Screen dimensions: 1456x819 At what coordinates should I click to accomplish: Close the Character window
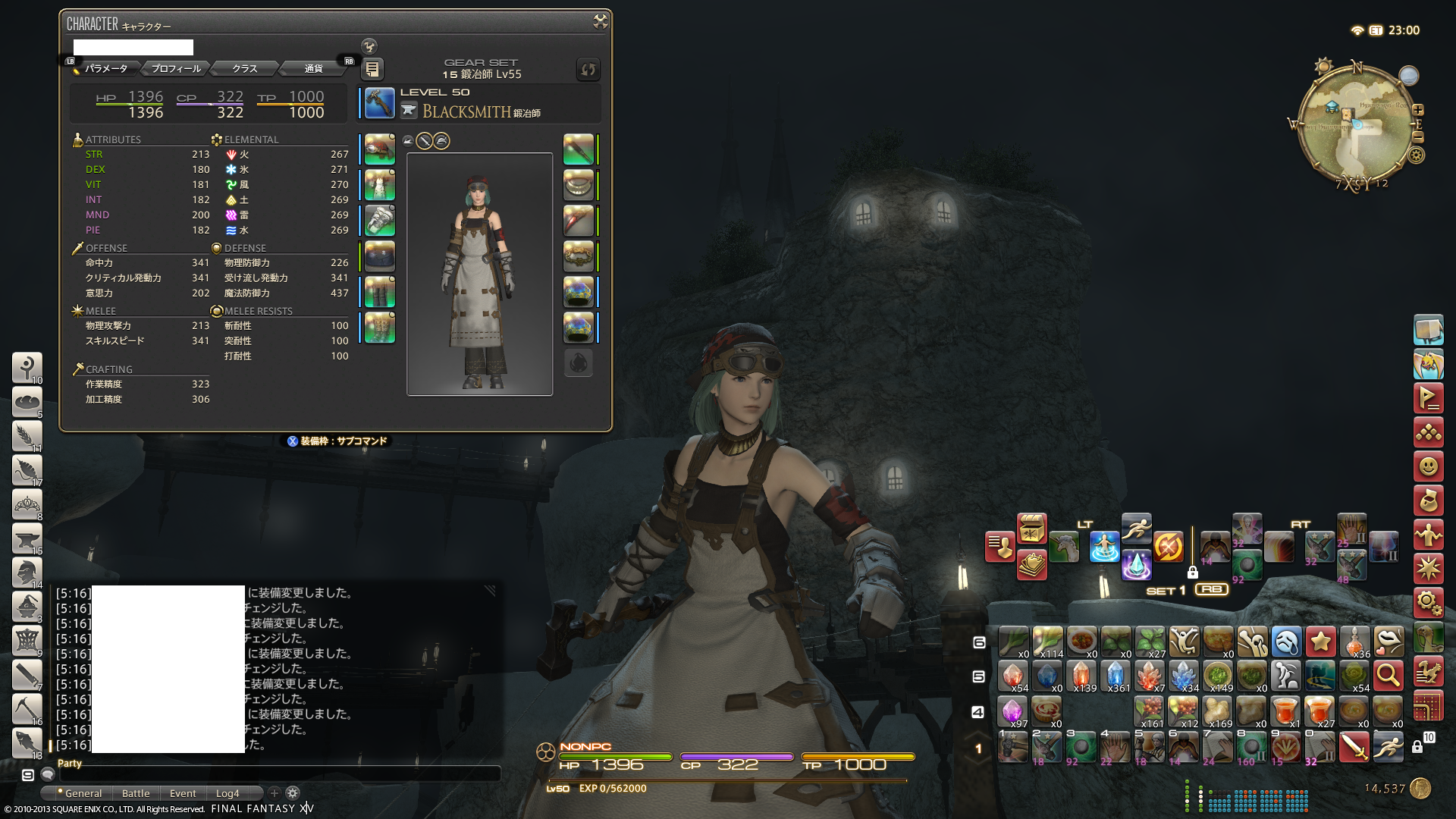600,22
